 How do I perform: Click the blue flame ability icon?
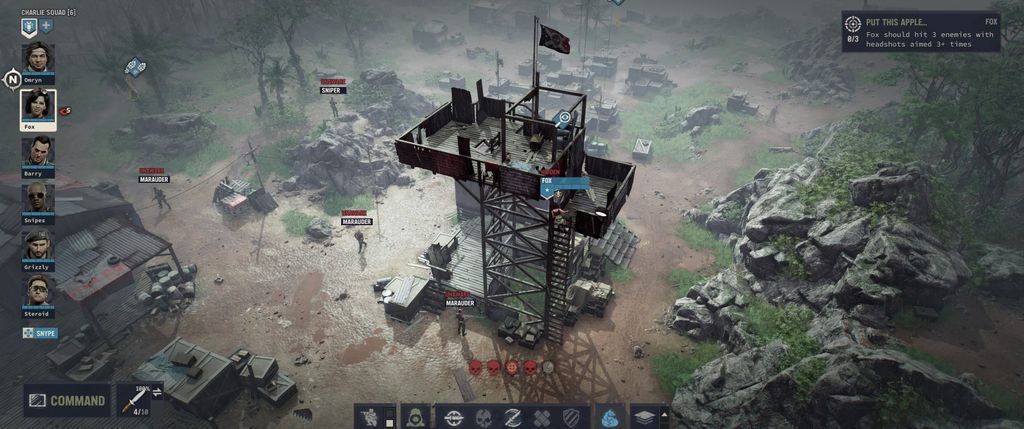(610, 417)
